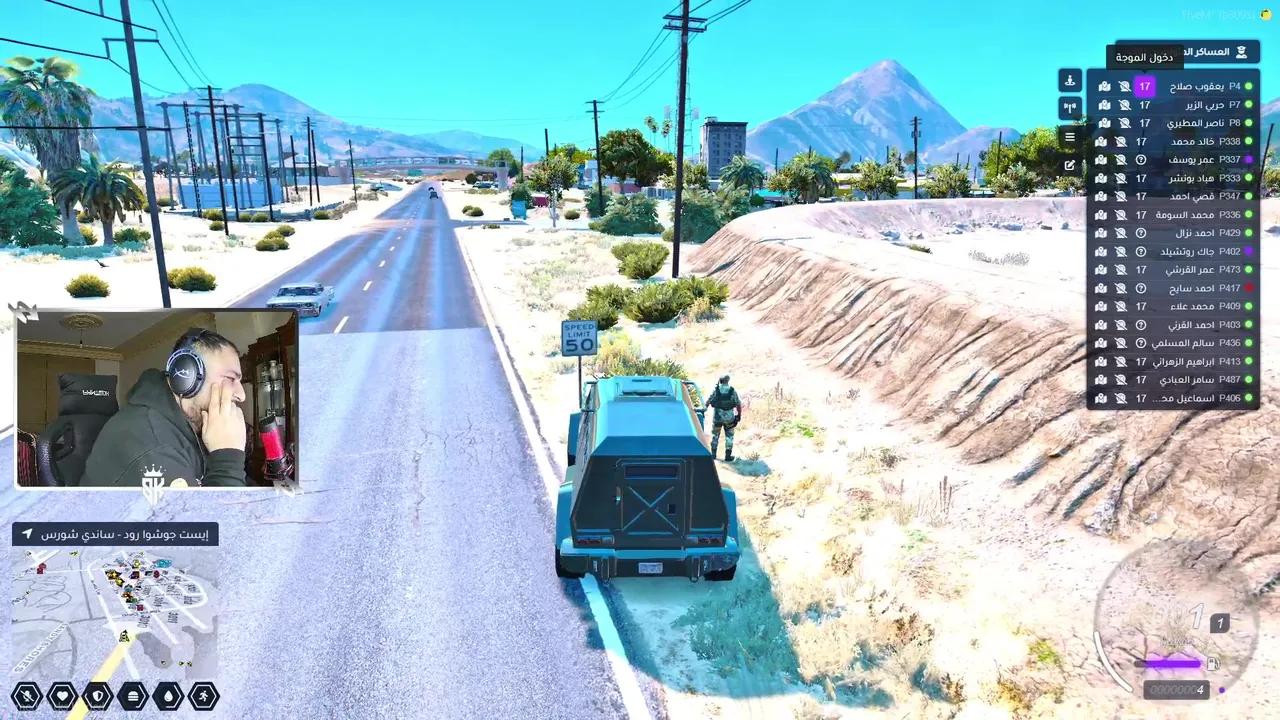
Task: Click the question-mark badge beside احمد نزال
Action: click(1140, 232)
